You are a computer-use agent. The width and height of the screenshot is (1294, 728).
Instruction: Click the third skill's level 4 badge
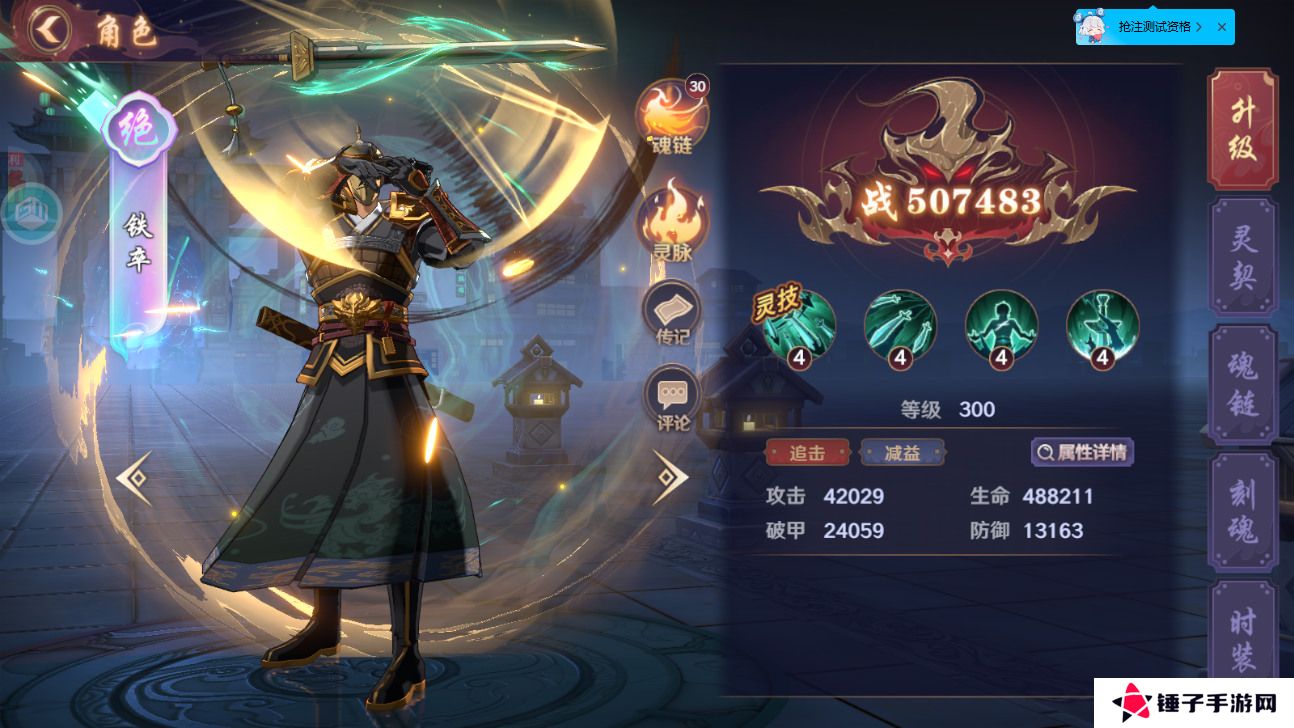1001,360
